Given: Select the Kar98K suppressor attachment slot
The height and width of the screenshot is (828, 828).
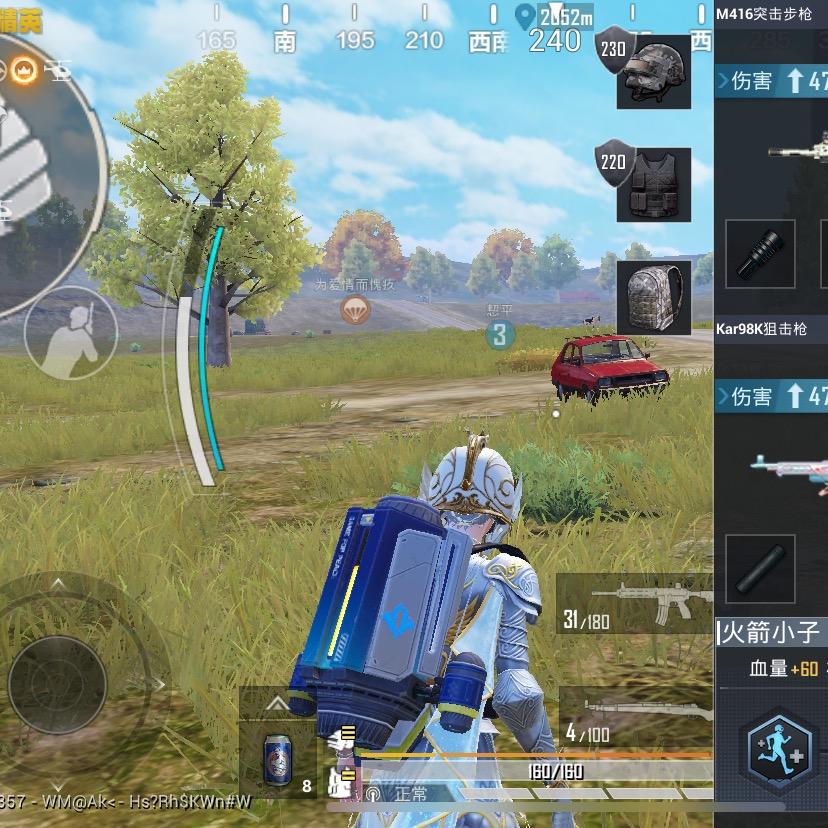Looking at the screenshot, I should click(x=760, y=568).
